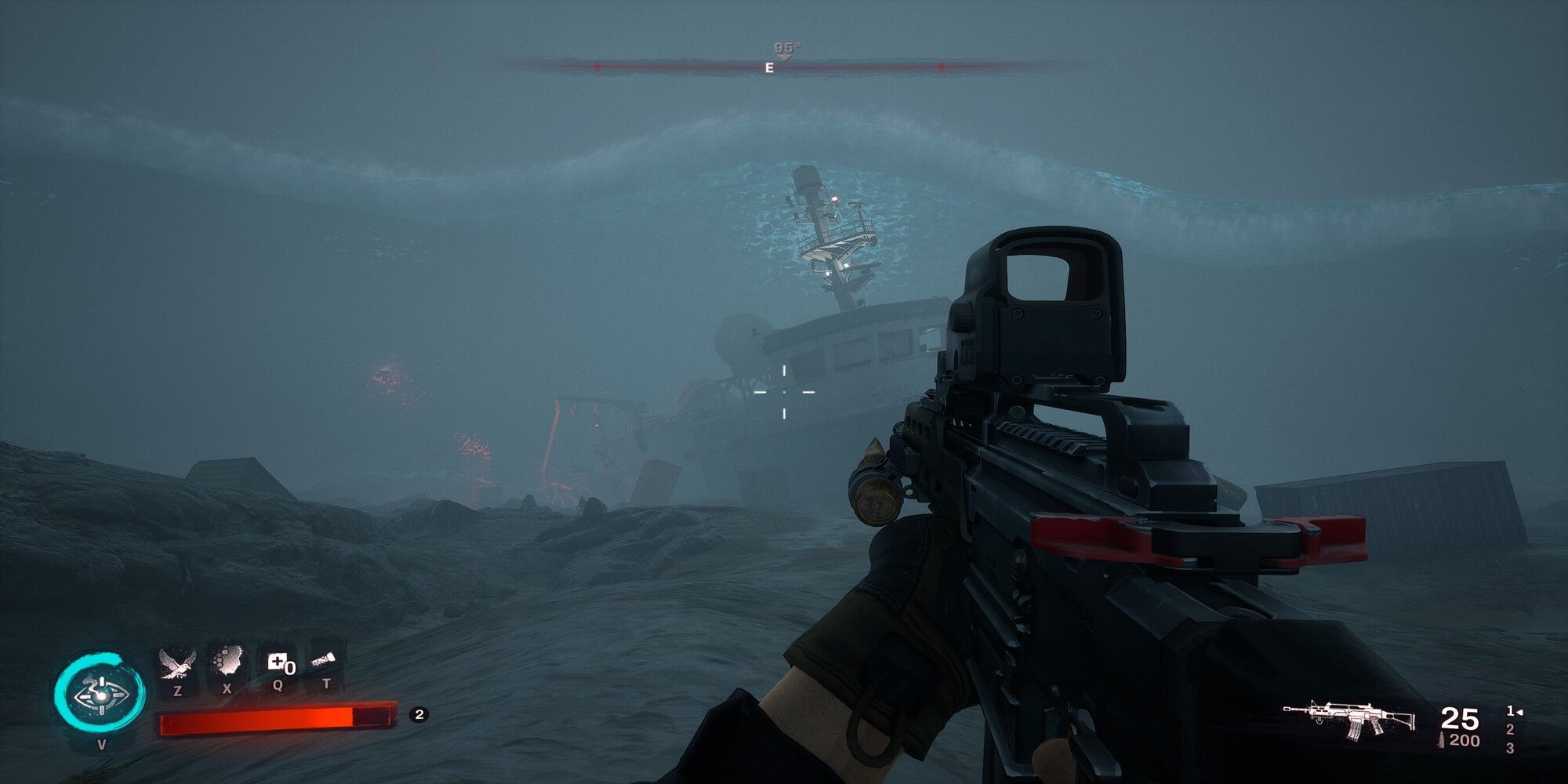Click the bullet icon beside the 200 reserve count
Viewport: 1568px width, 784px height.
[x=1442, y=739]
